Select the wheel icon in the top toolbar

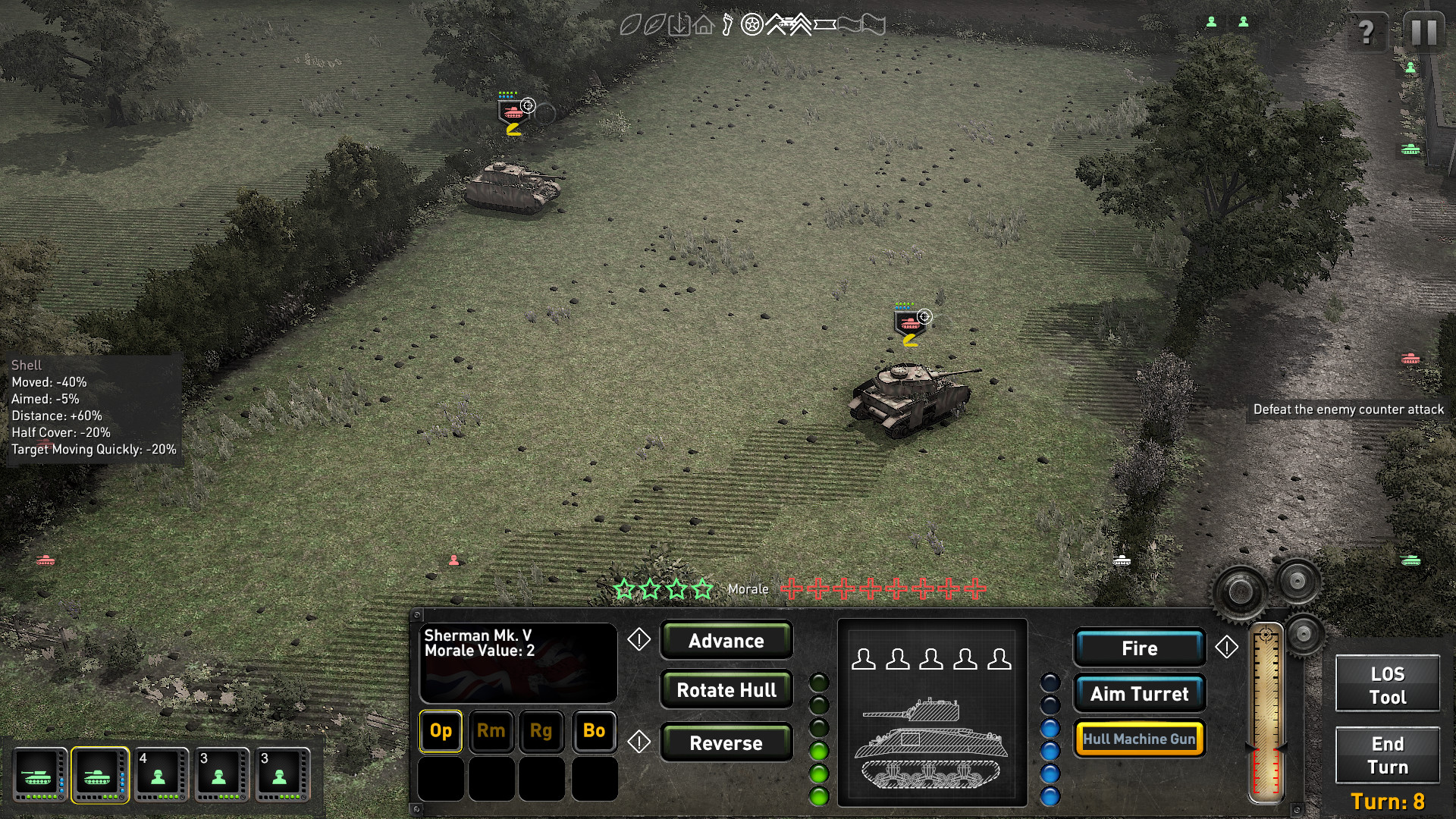[752, 24]
